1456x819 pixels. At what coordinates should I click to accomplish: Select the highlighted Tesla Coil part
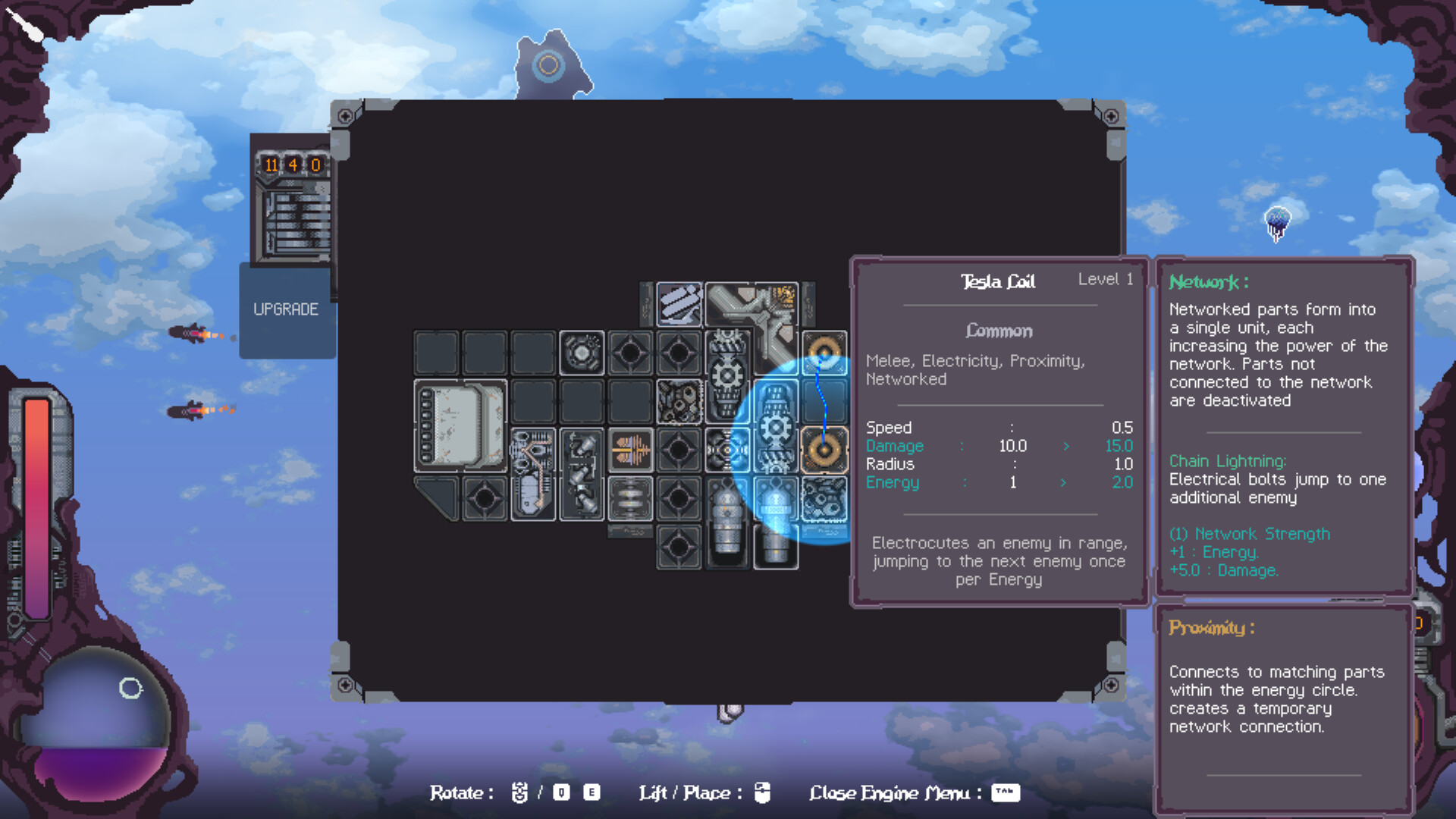point(823,450)
